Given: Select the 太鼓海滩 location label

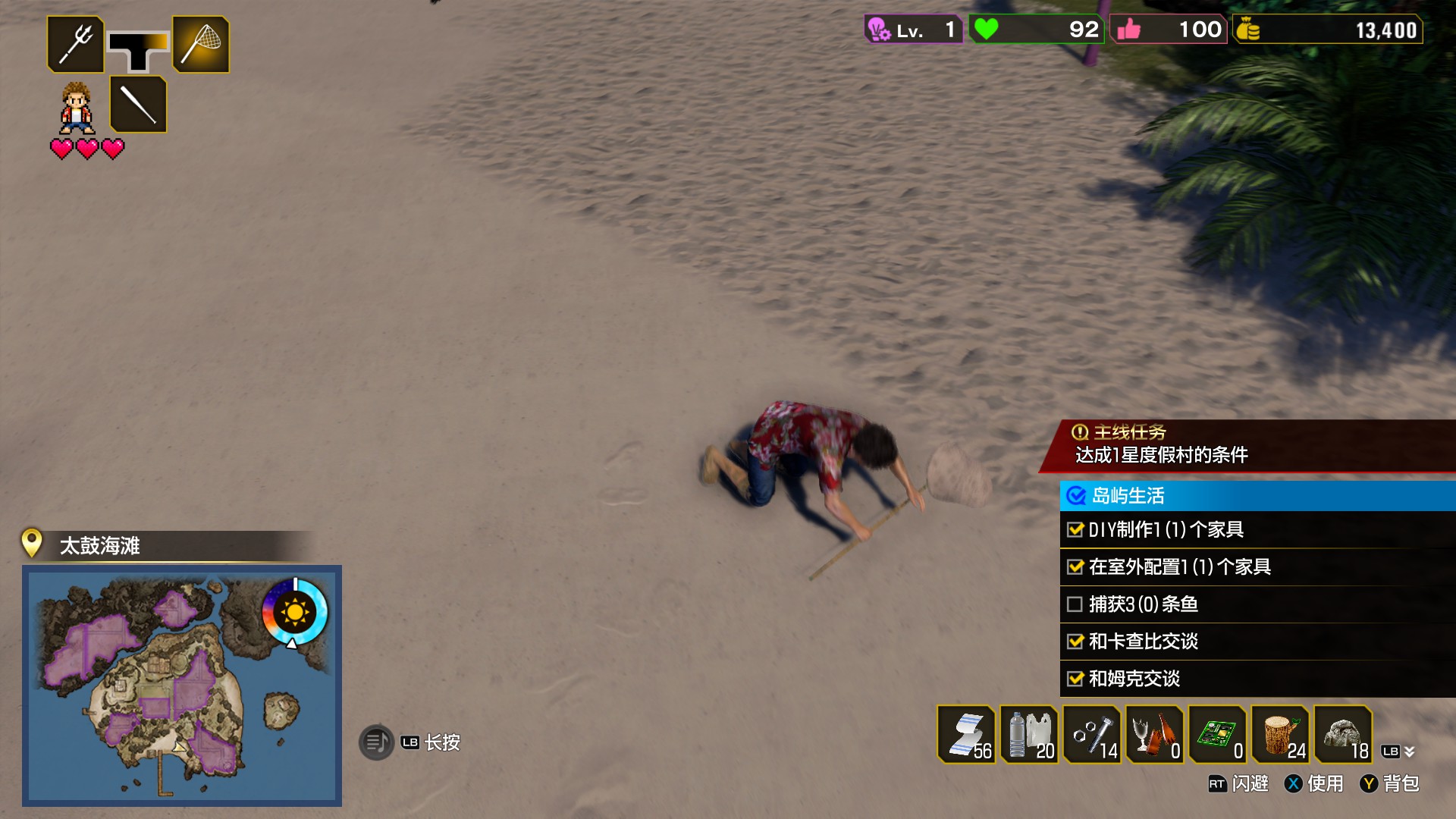Looking at the screenshot, I should point(100,546).
